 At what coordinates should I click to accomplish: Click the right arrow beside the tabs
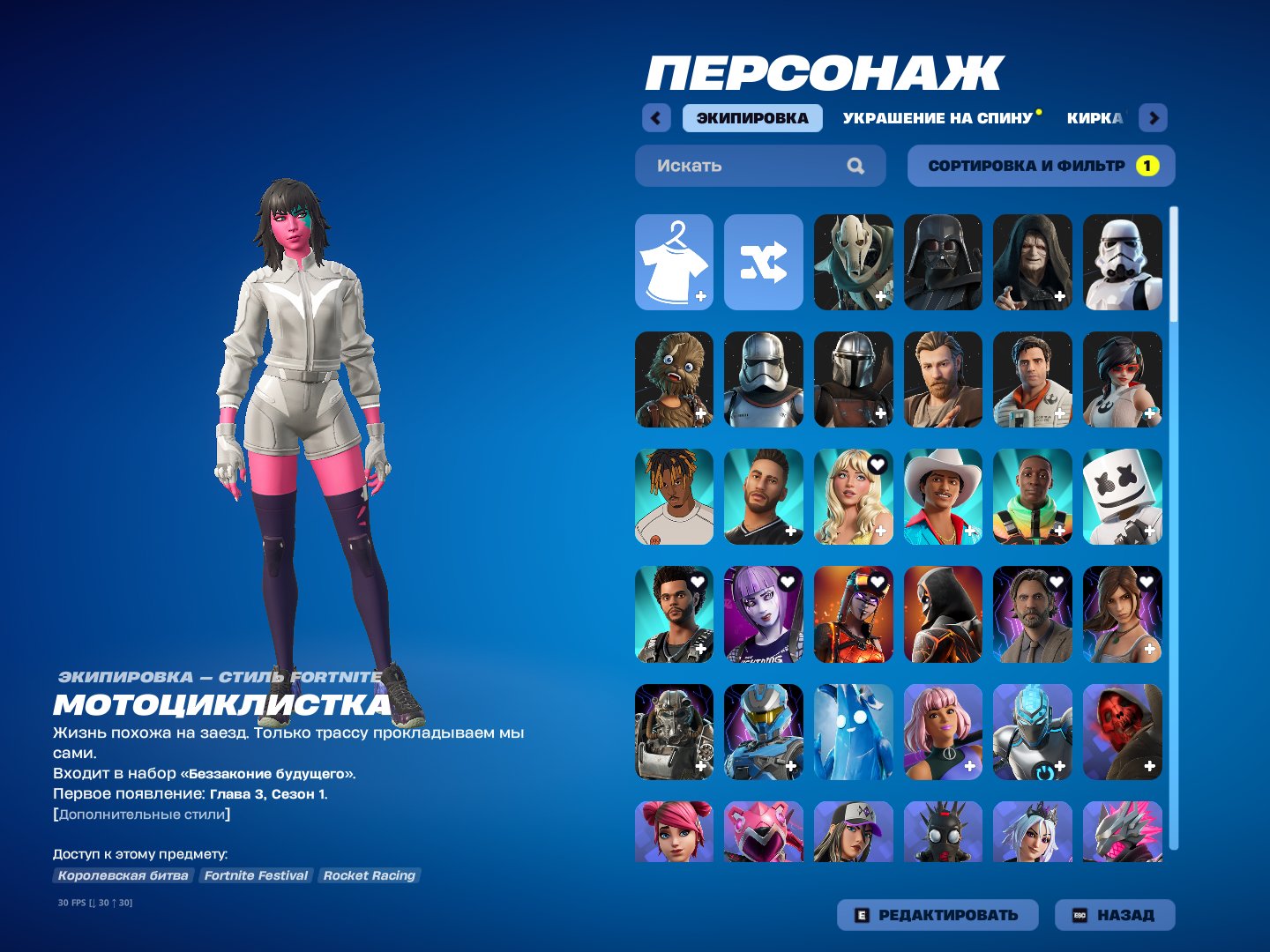click(x=1154, y=117)
